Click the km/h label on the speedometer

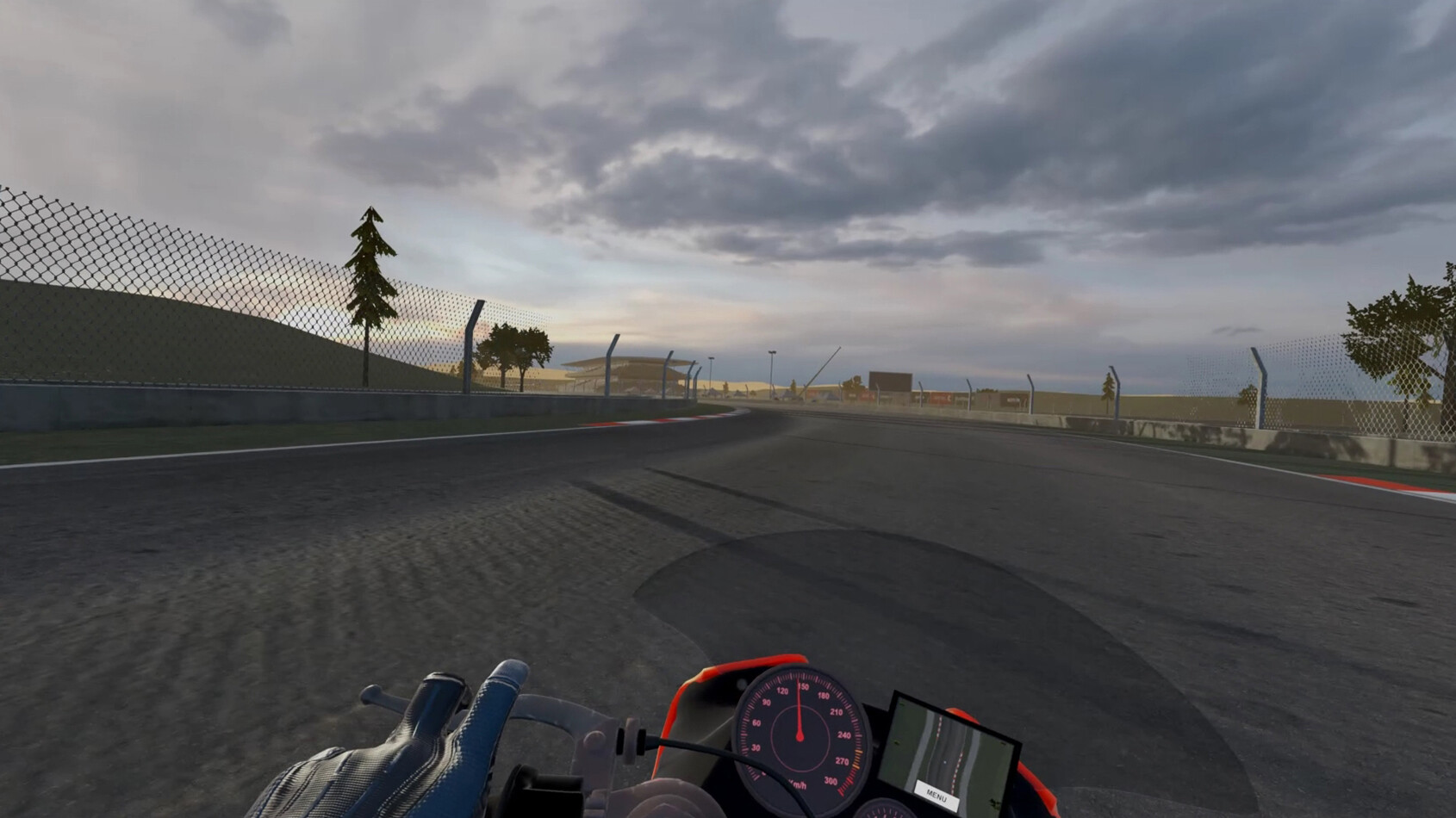click(798, 784)
